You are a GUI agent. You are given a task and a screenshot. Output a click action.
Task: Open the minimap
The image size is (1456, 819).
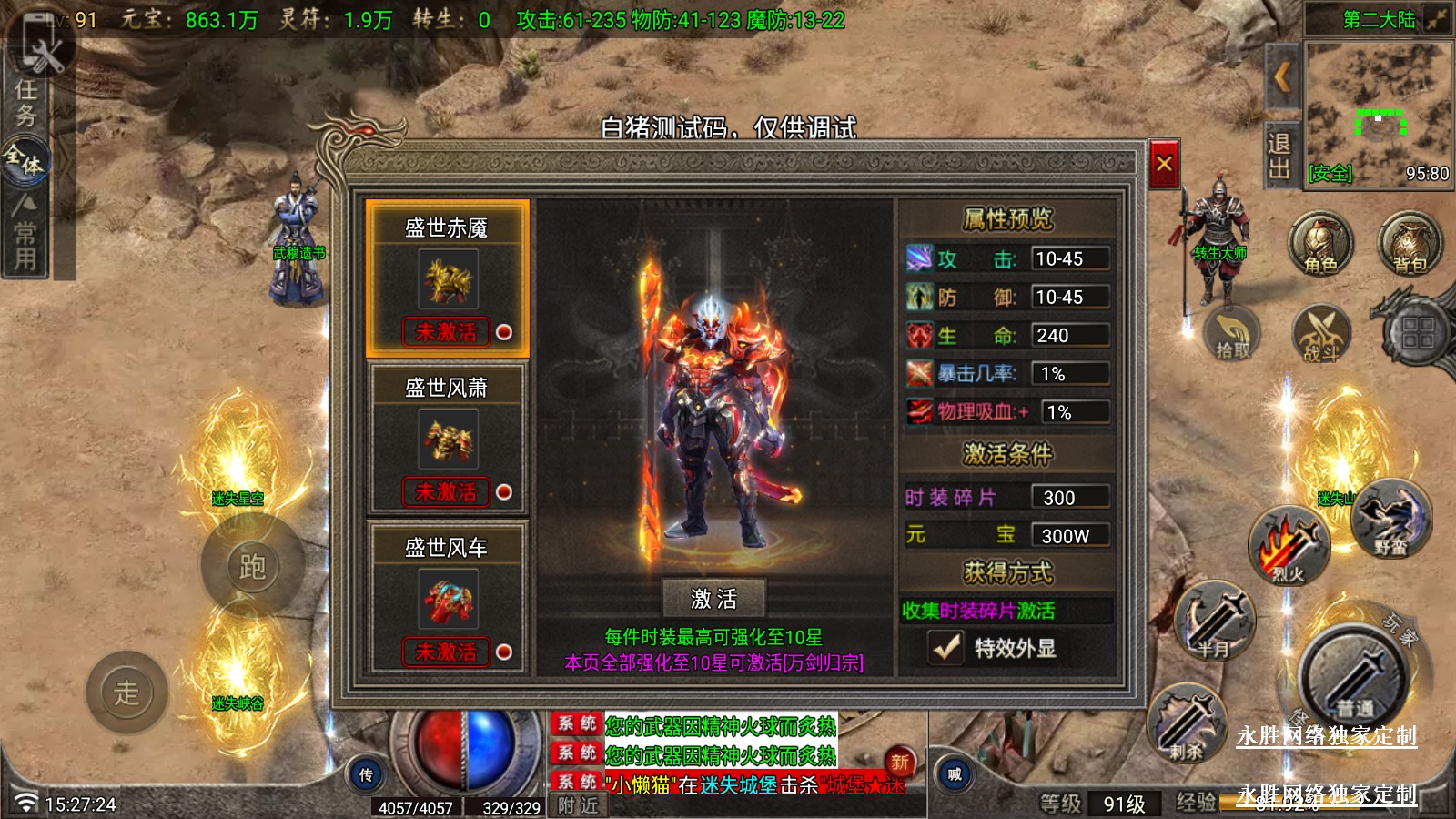[1378, 114]
